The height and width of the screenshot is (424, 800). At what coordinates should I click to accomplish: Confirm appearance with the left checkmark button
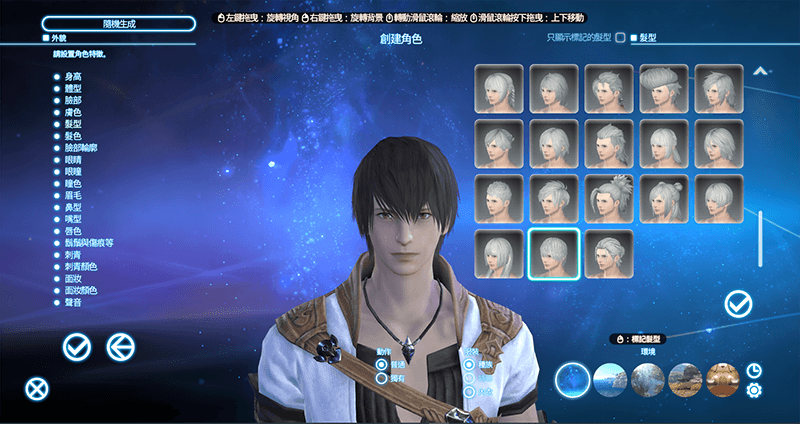[x=77, y=347]
